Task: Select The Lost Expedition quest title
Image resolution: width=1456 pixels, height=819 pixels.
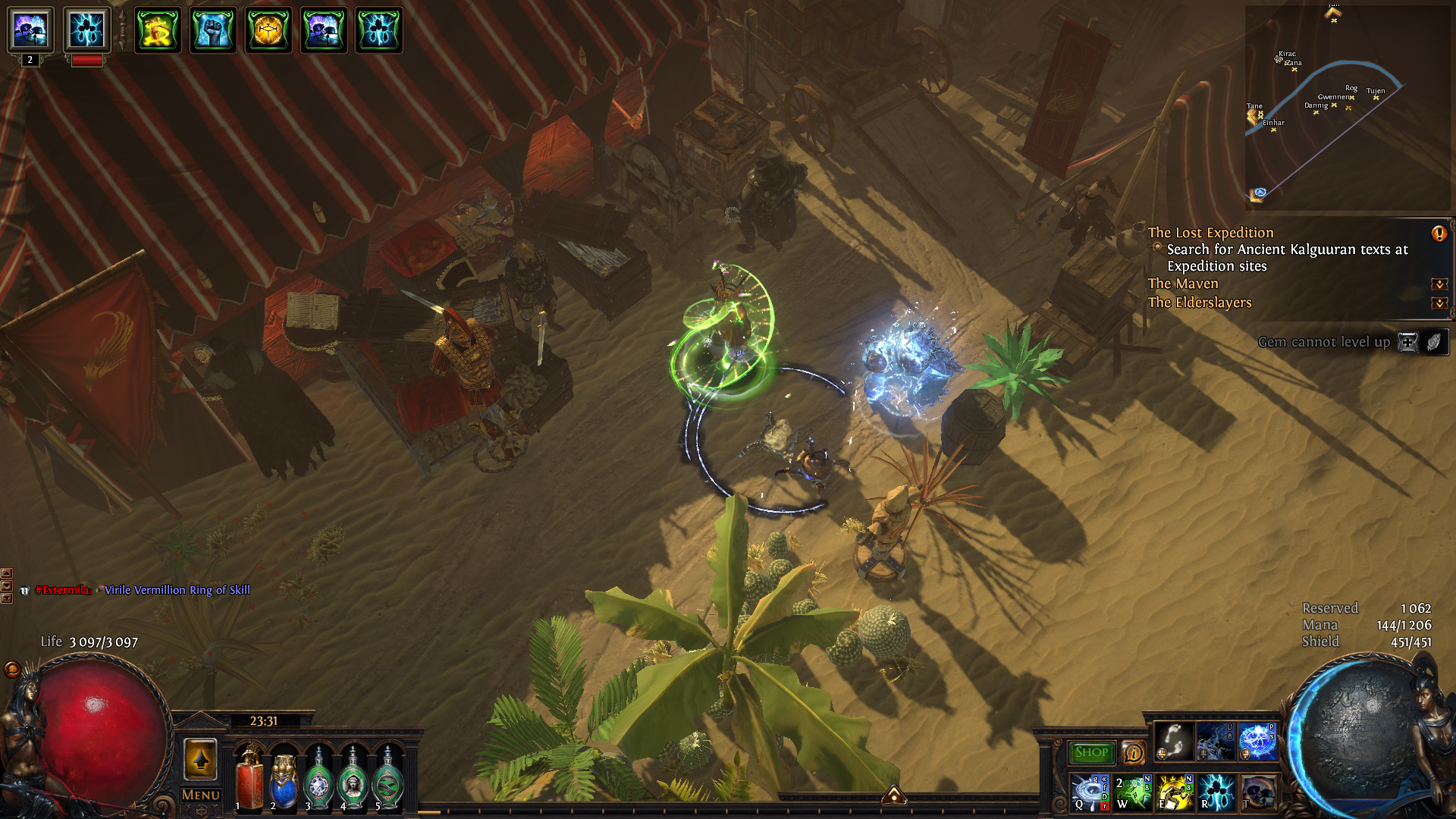Action: coord(1210,233)
